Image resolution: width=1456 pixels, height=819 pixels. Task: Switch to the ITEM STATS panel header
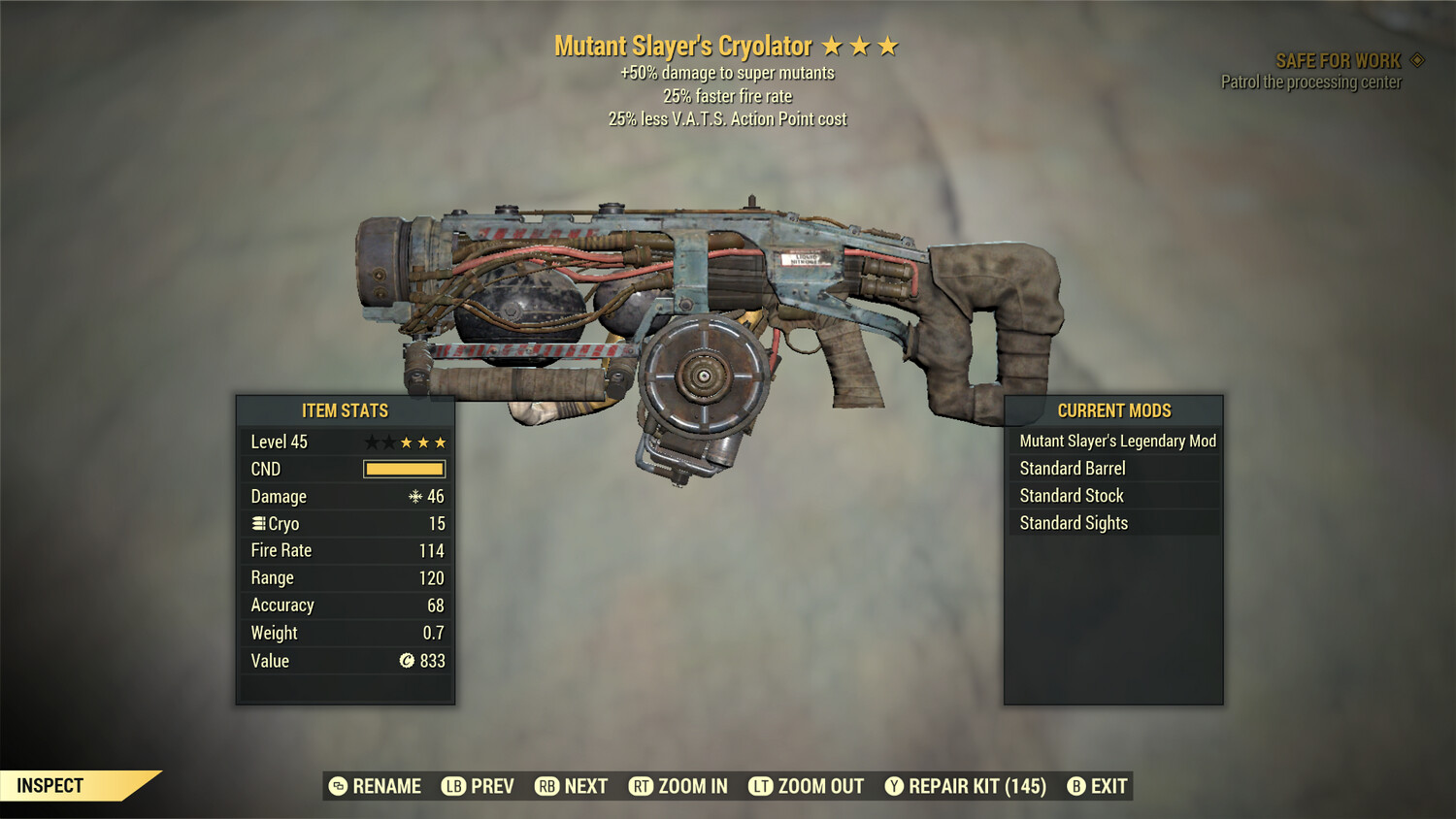coord(345,410)
